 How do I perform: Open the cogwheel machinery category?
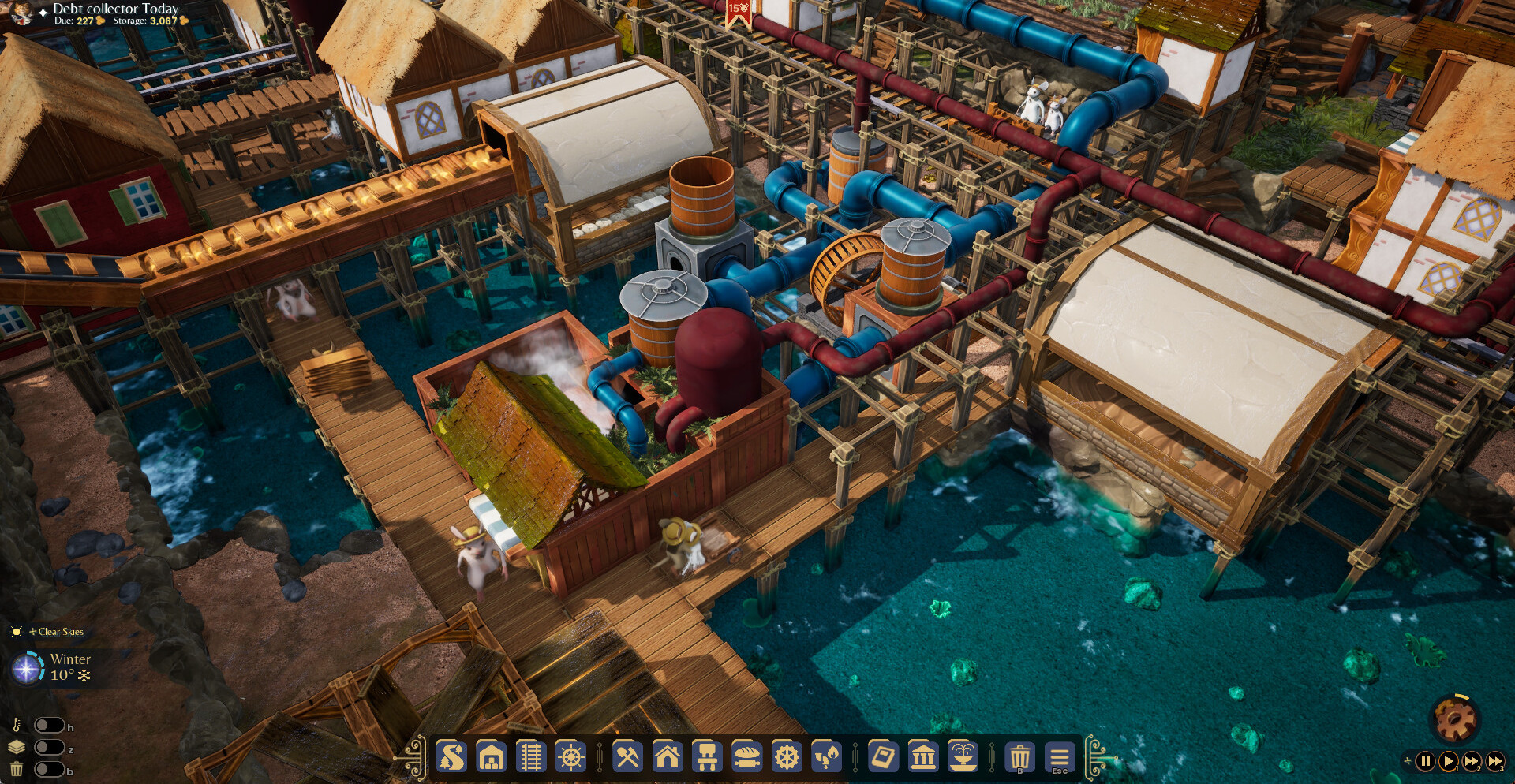pos(786,757)
